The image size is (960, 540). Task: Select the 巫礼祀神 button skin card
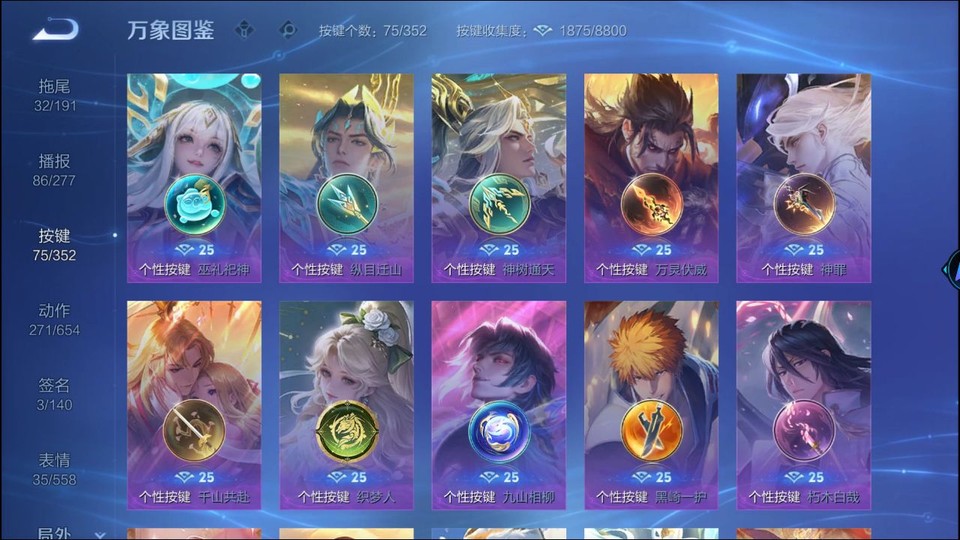coord(194,178)
